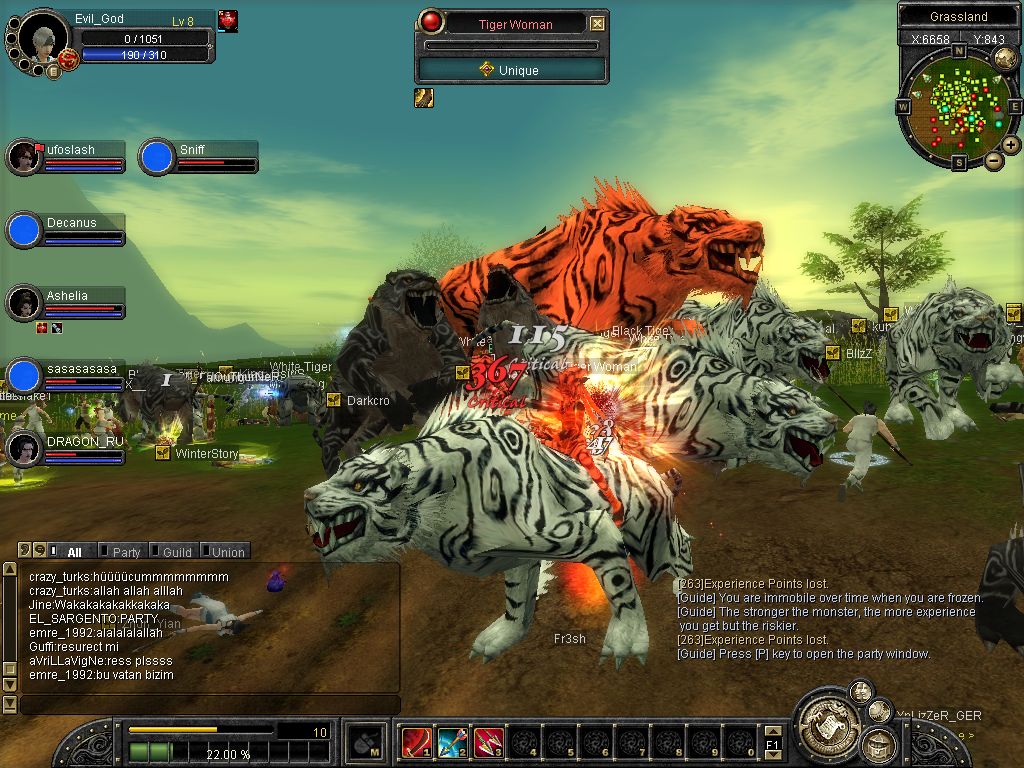Image resolution: width=1024 pixels, height=768 pixels.
Task: Select the All chat tab
Action: pos(74,551)
